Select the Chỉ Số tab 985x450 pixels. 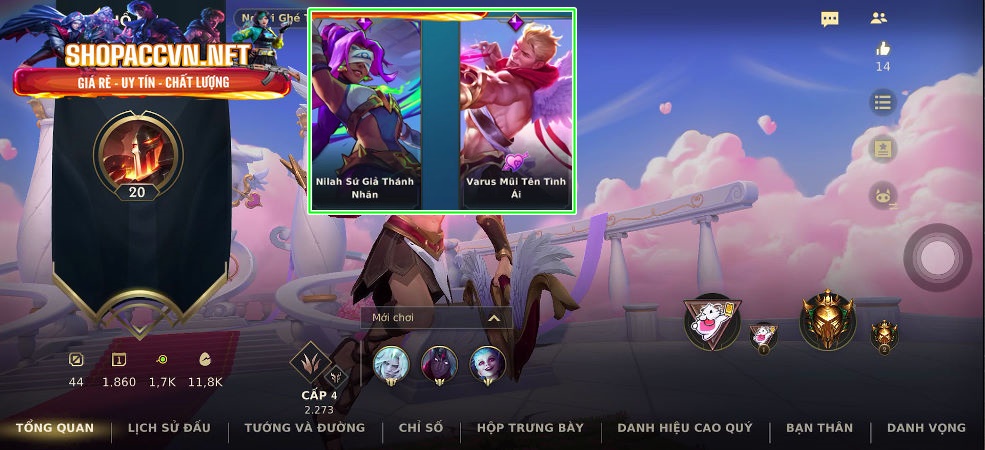[x=420, y=428]
